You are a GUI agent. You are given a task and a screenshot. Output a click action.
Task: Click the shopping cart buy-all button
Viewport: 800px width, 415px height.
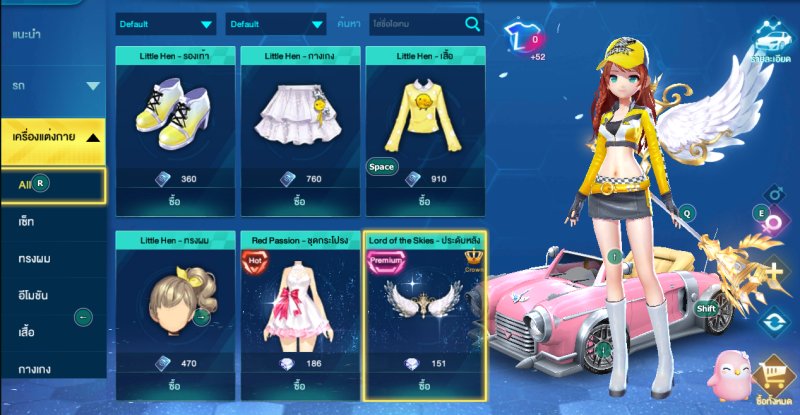pos(770,378)
